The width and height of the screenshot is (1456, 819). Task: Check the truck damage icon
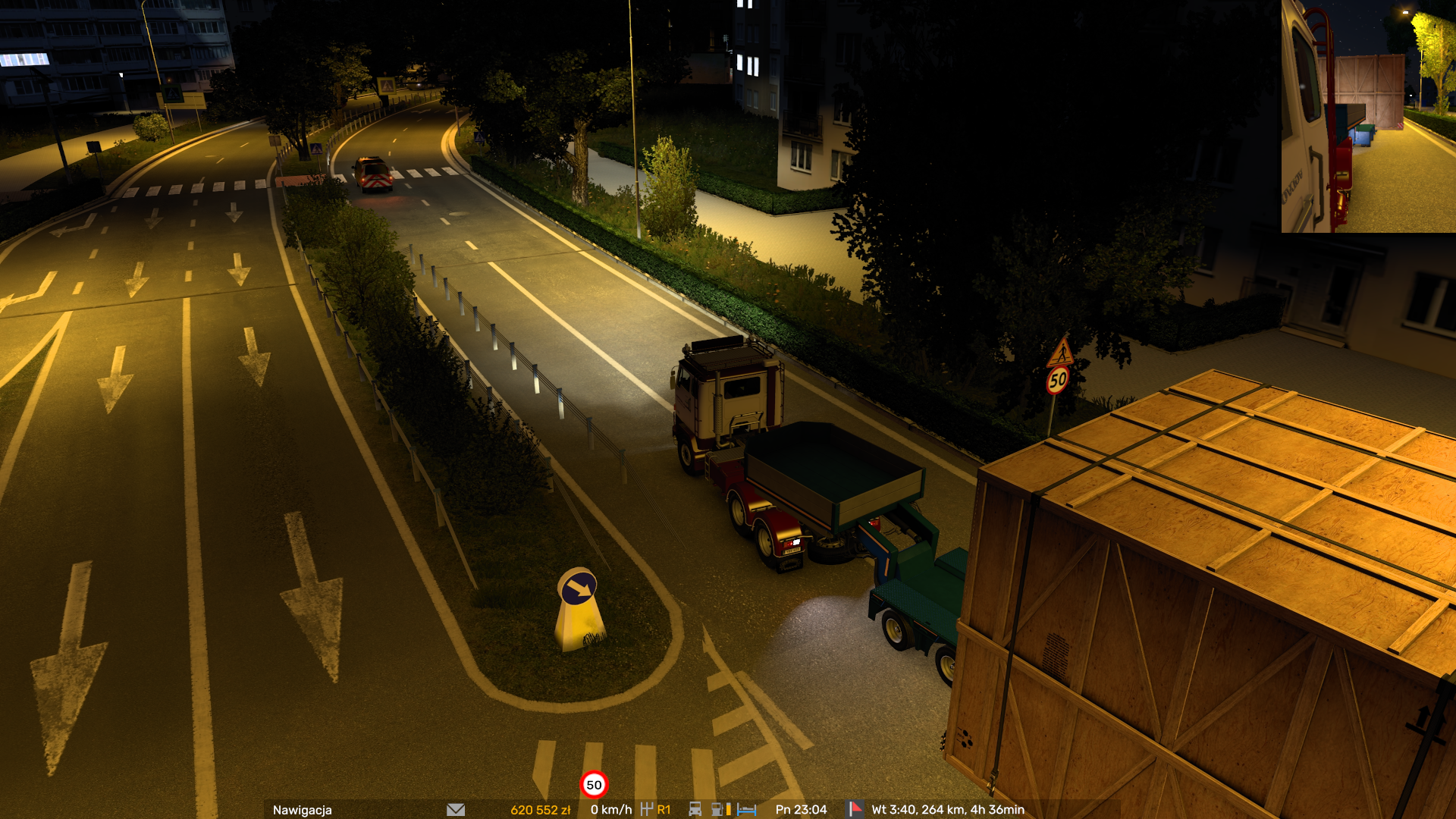pyautogui.click(x=695, y=810)
